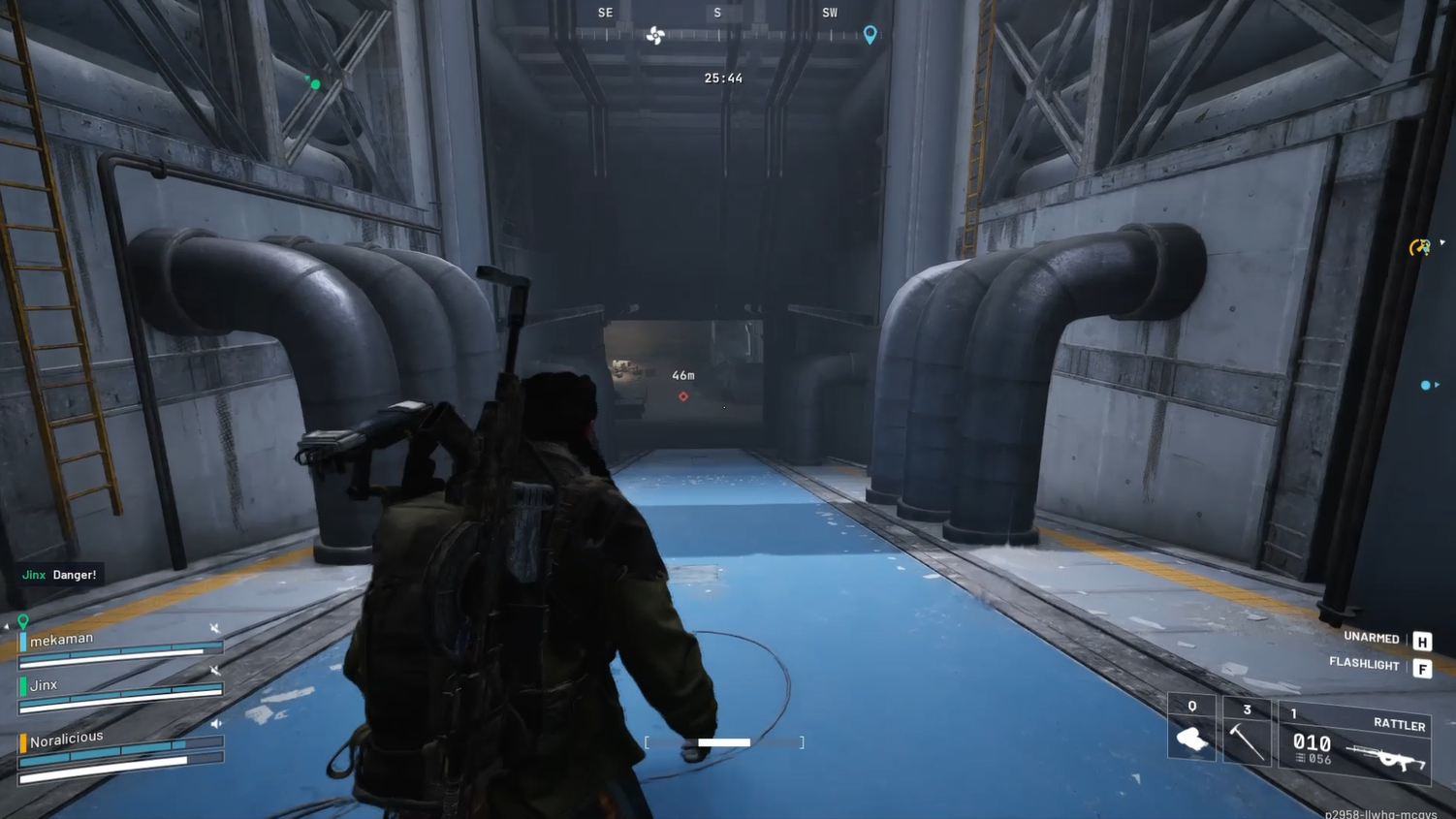1456x819 pixels.
Task: Click the Jinx Danger! alert message
Action: tap(60, 575)
